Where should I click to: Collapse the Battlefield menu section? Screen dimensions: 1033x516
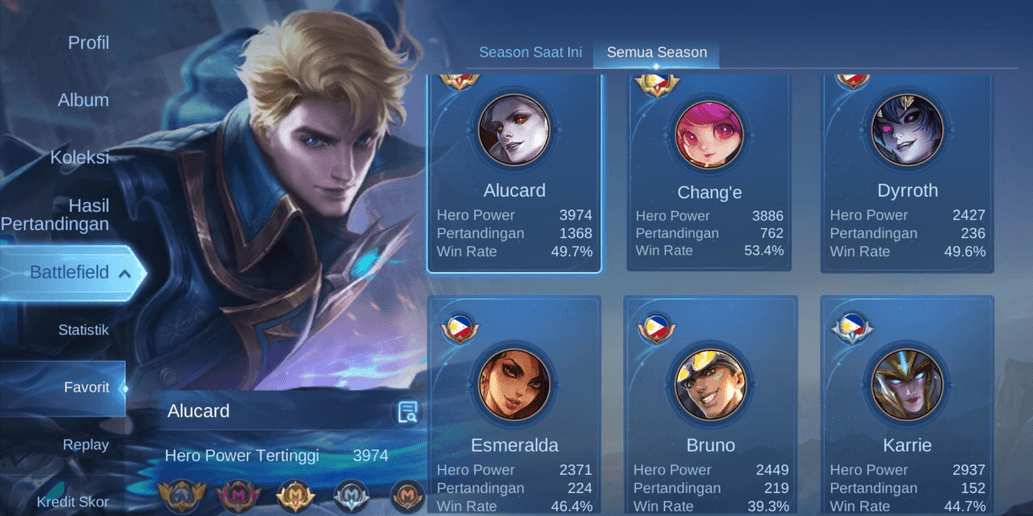point(70,272)
